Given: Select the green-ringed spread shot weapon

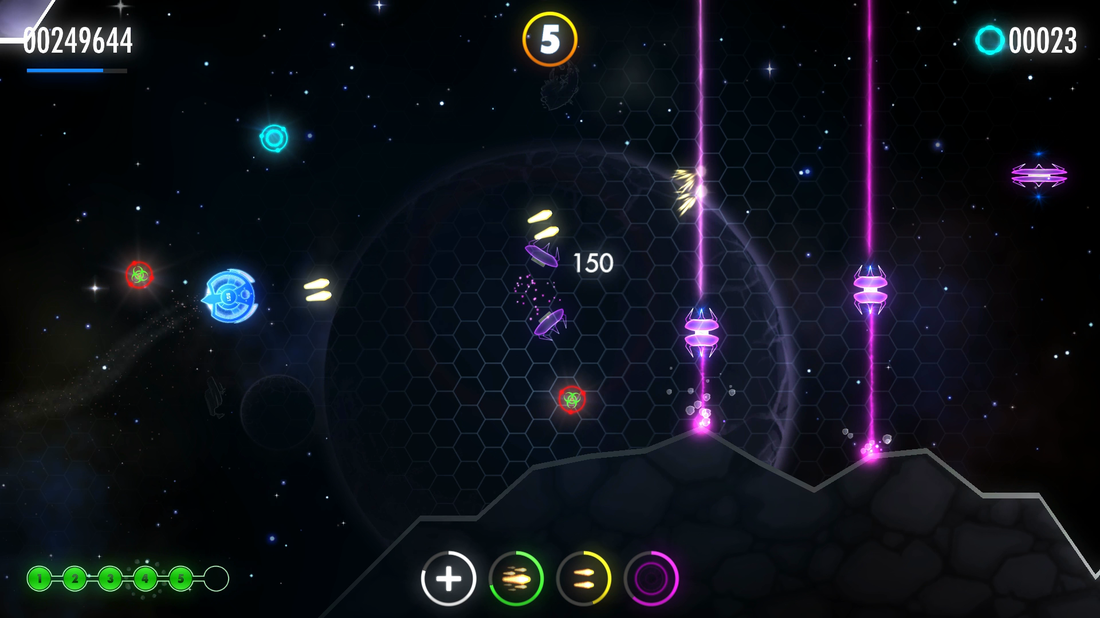Looking at the screenshot, I should click(516, 578).
